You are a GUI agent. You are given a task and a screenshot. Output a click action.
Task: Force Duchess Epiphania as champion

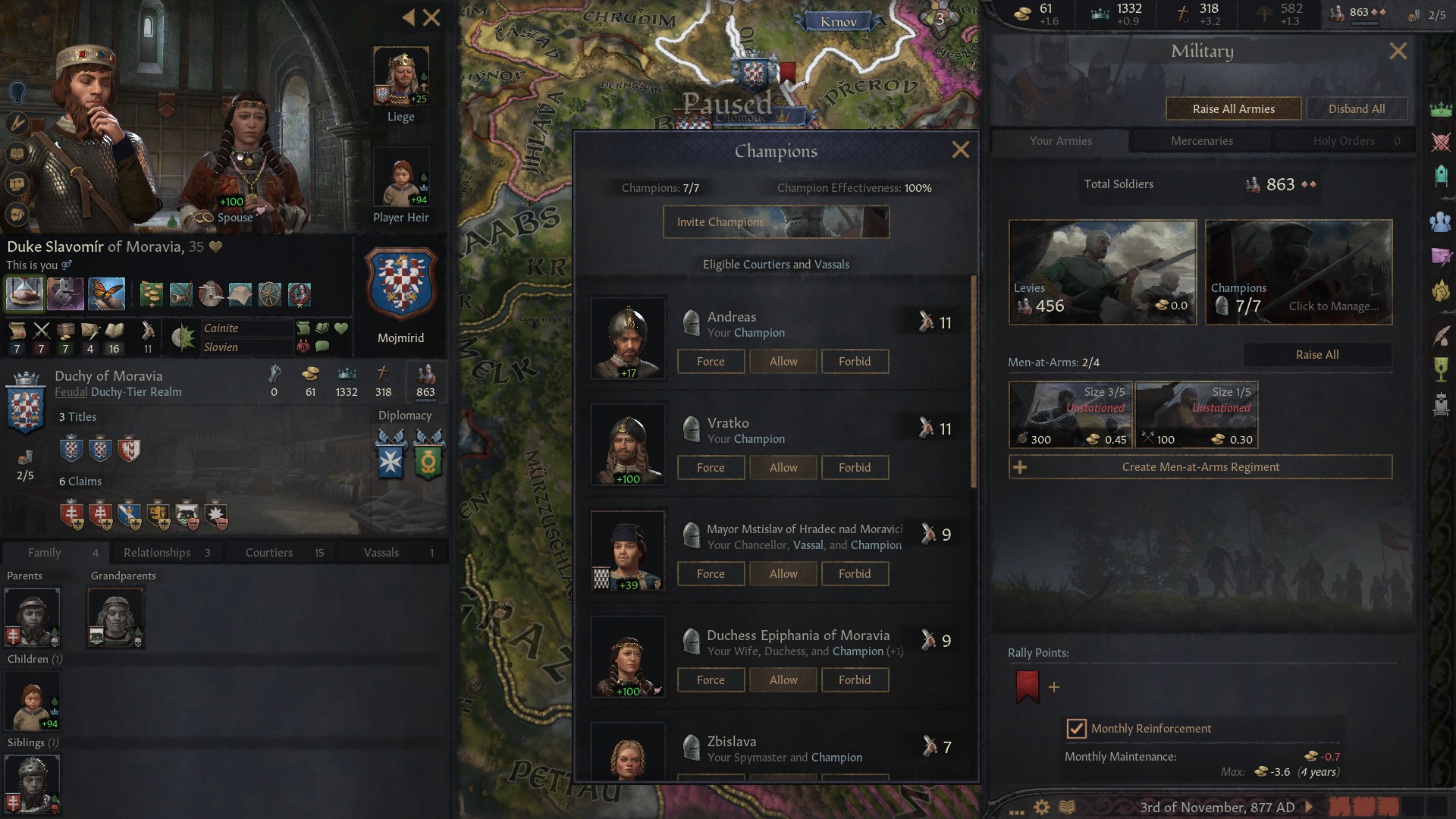pos(711,679)
